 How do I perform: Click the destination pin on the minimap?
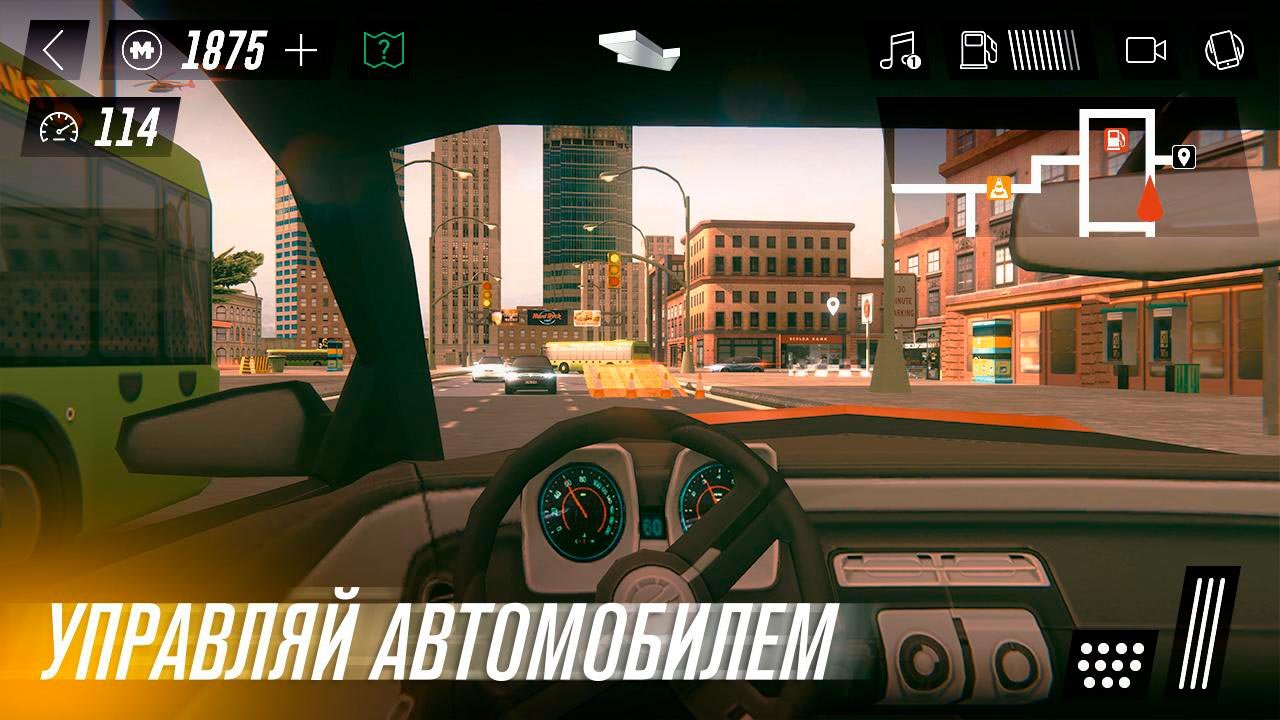point(1183,157)
